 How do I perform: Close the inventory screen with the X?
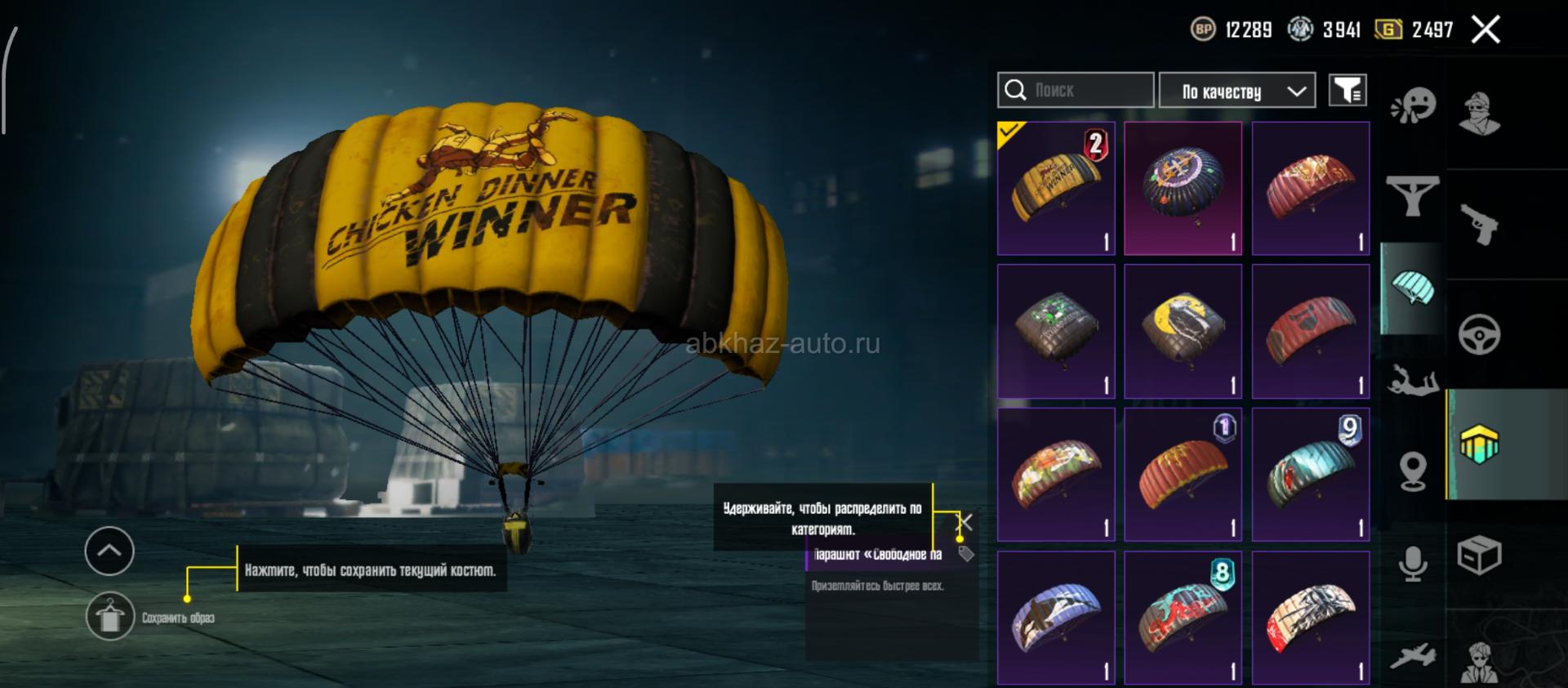point(1486,30)
